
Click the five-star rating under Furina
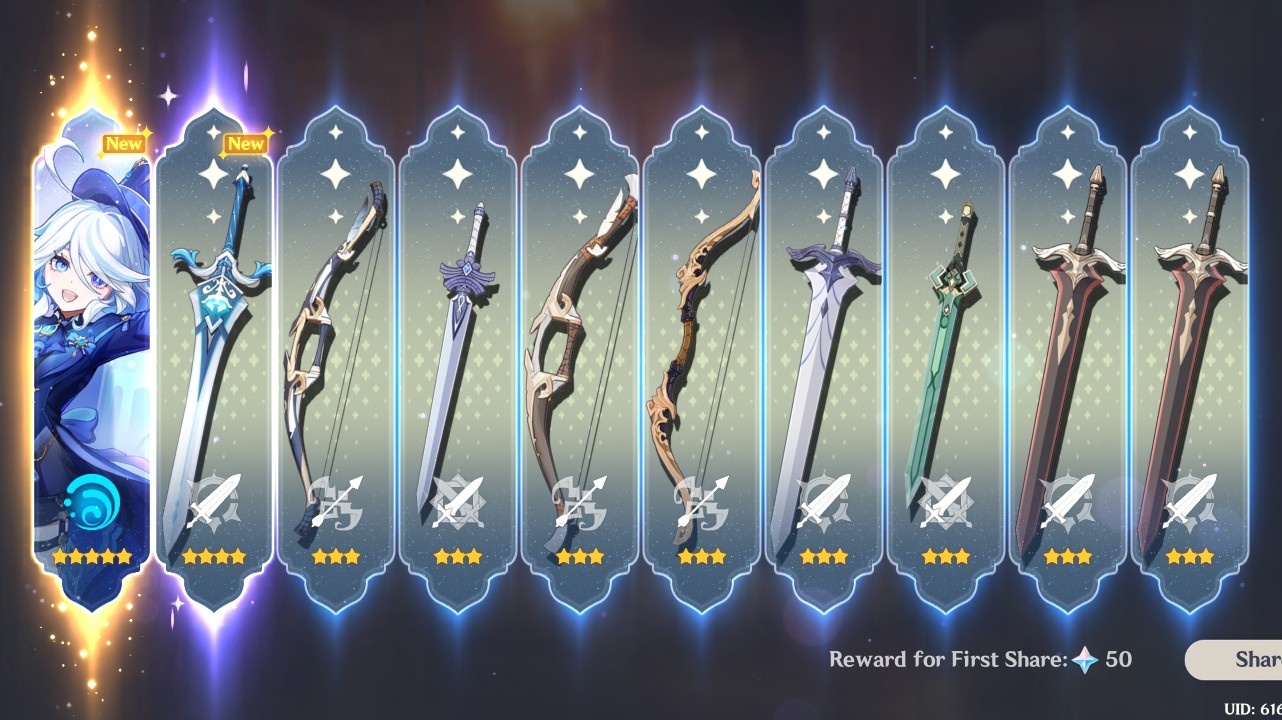coord(92,556)
